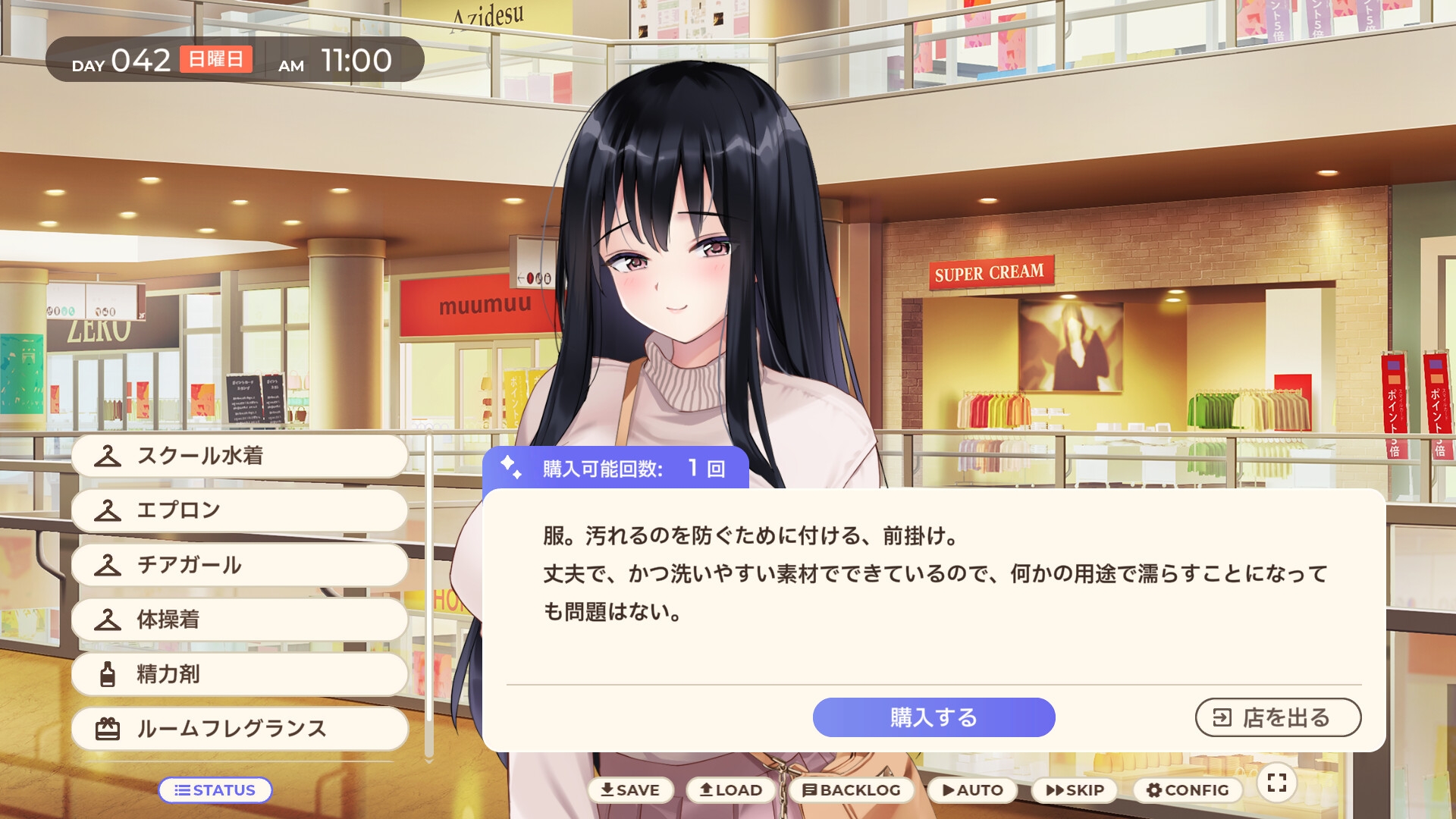
Task: Click the hanger icon beside 体操着
Action: click(x=108, y=620)
